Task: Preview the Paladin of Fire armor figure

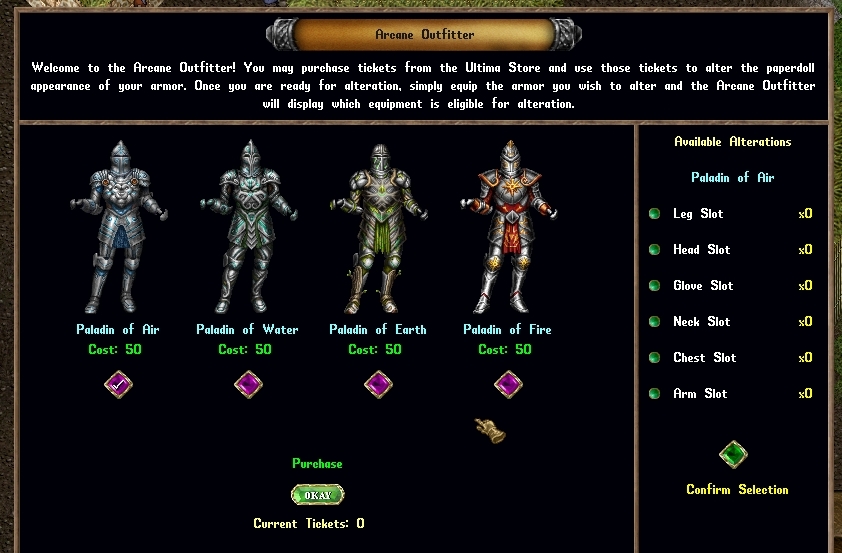Action: [508, 228]
